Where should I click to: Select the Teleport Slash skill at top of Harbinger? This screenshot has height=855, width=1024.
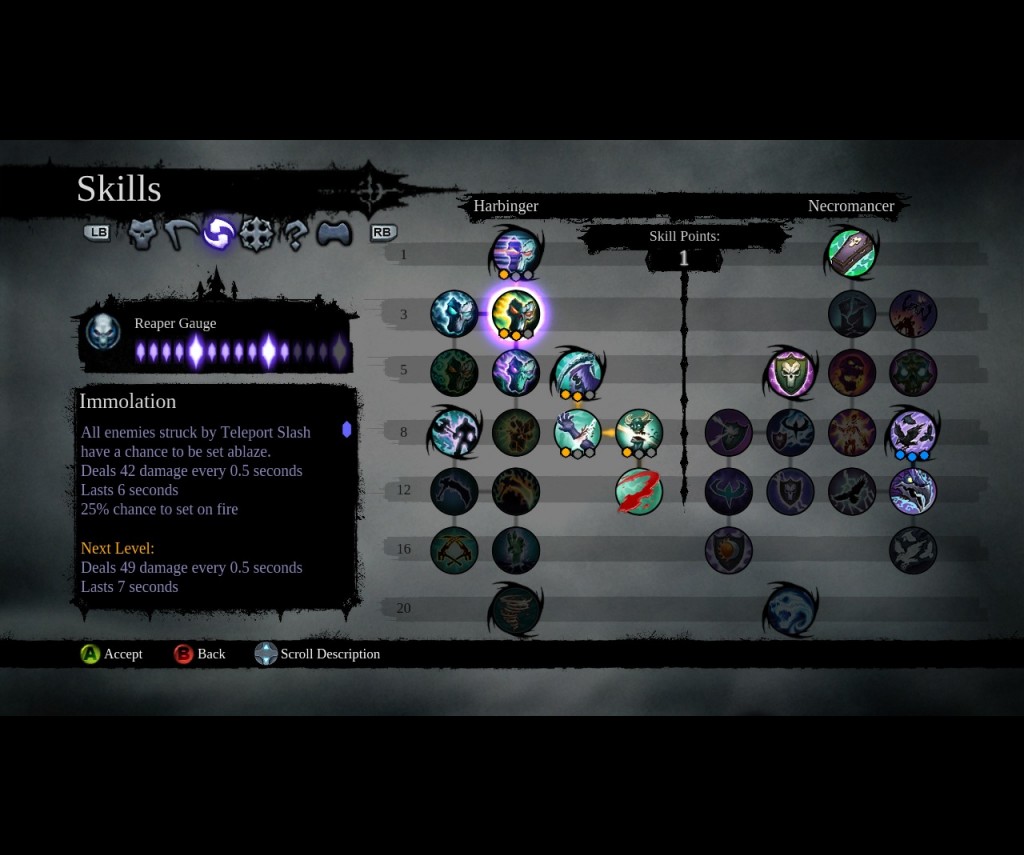(x=516, y=251)
